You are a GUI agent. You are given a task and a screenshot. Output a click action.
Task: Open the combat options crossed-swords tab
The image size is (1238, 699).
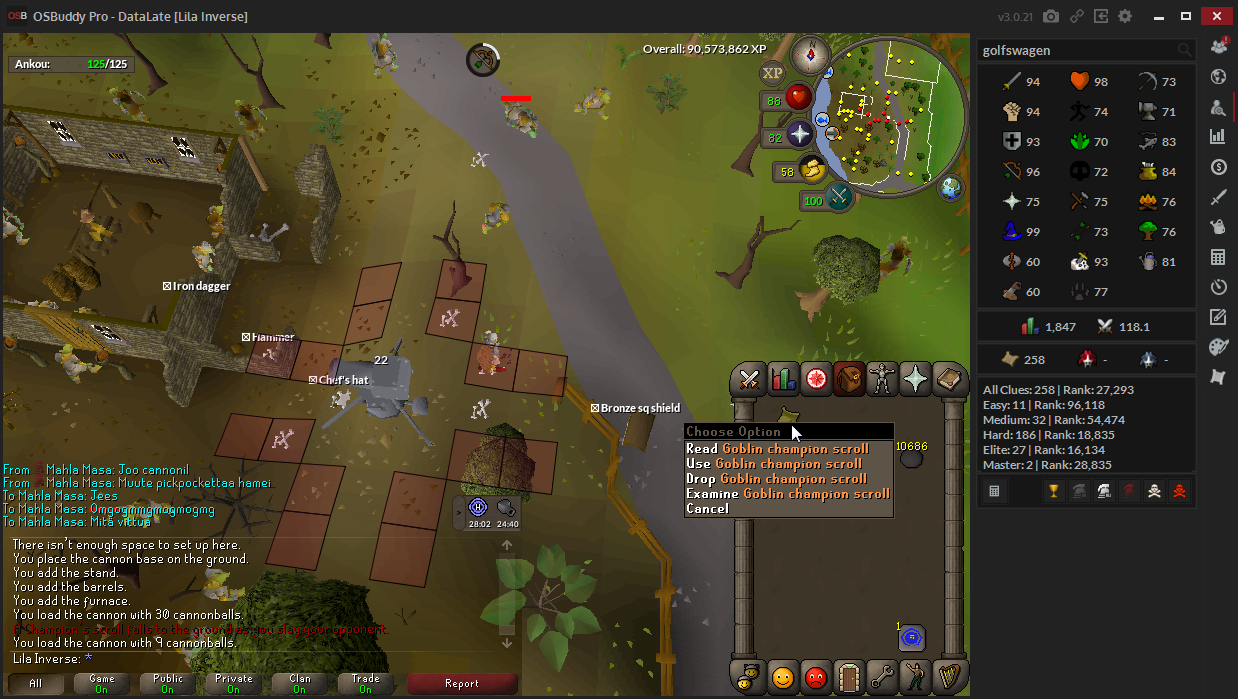pyautogui.click(x=749, y=380)
